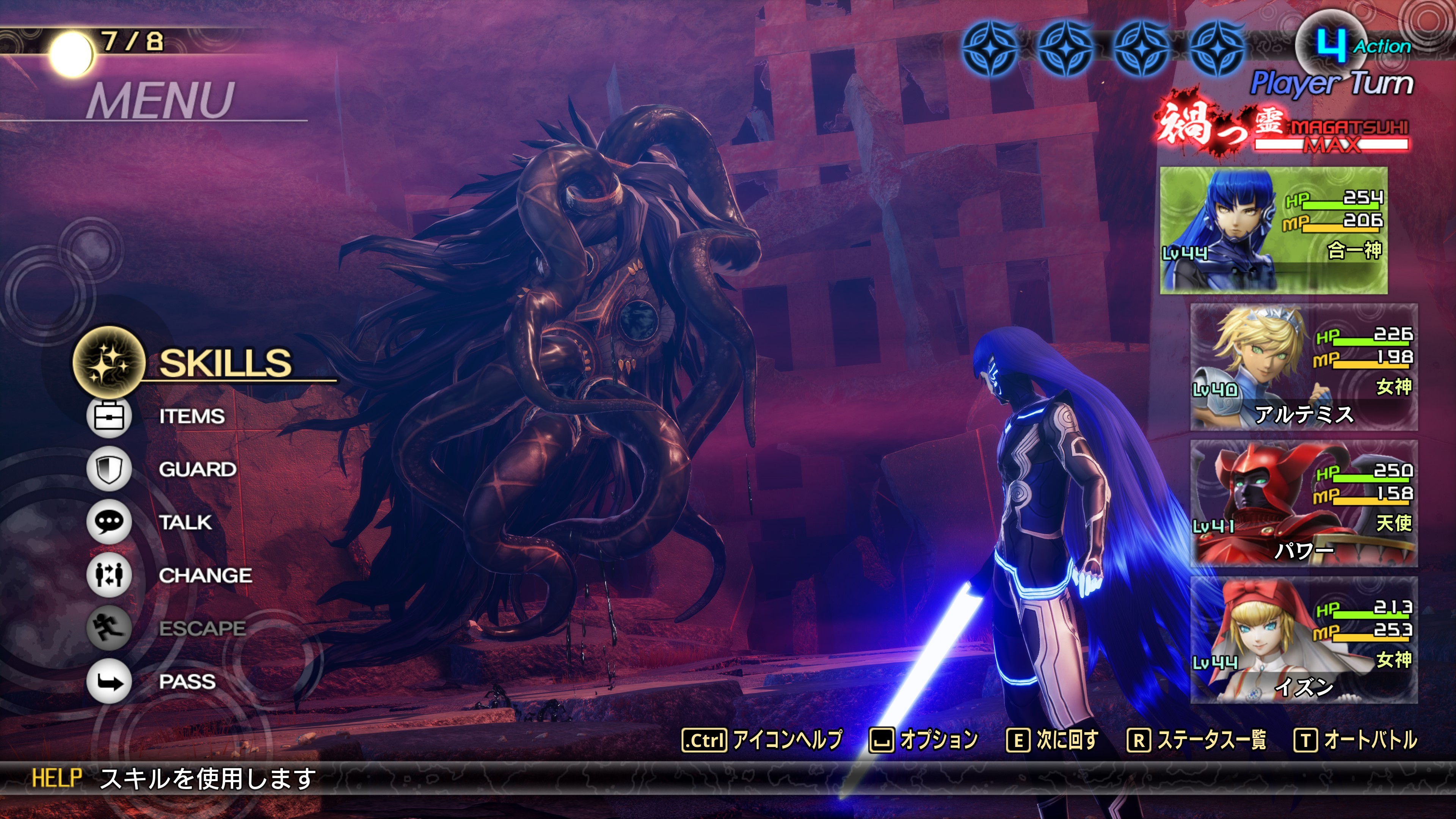Viewport: 1456px width, 819px height.
Task: Start a TALK negotiation
Action: (185, 522)
